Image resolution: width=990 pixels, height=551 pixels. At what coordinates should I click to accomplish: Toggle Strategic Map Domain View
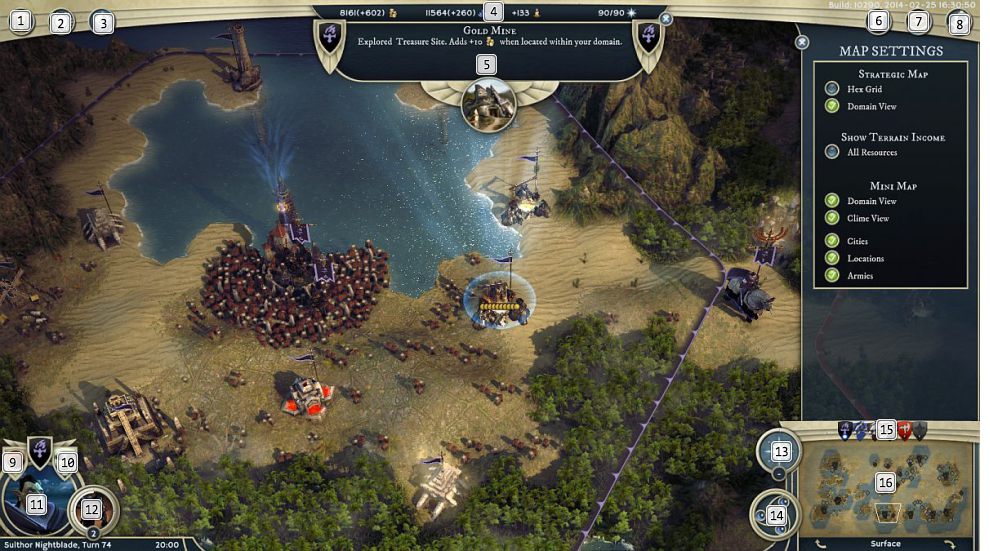click(831, 106)
